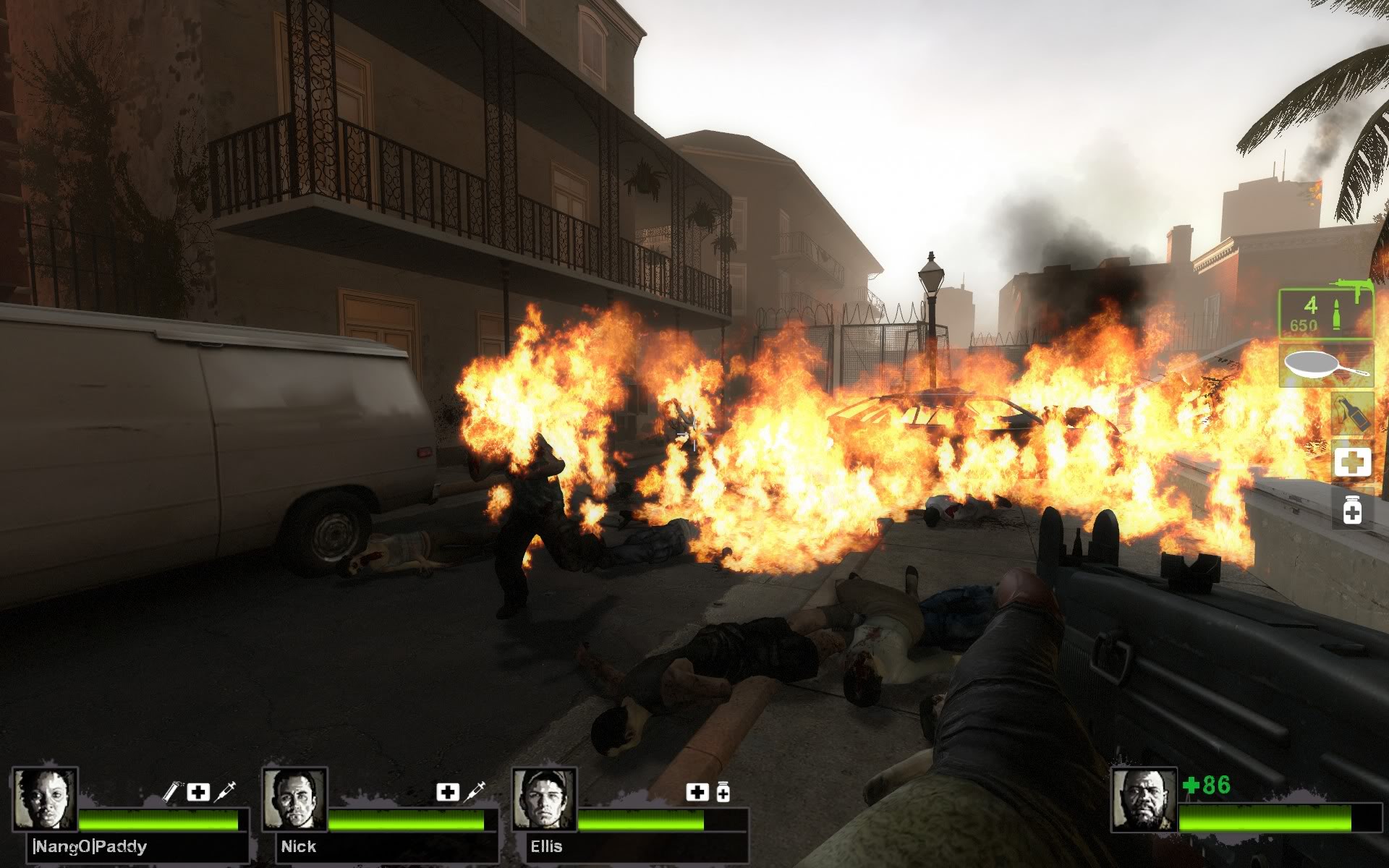Click Nick's first aid kit icon

pos(448,792)
